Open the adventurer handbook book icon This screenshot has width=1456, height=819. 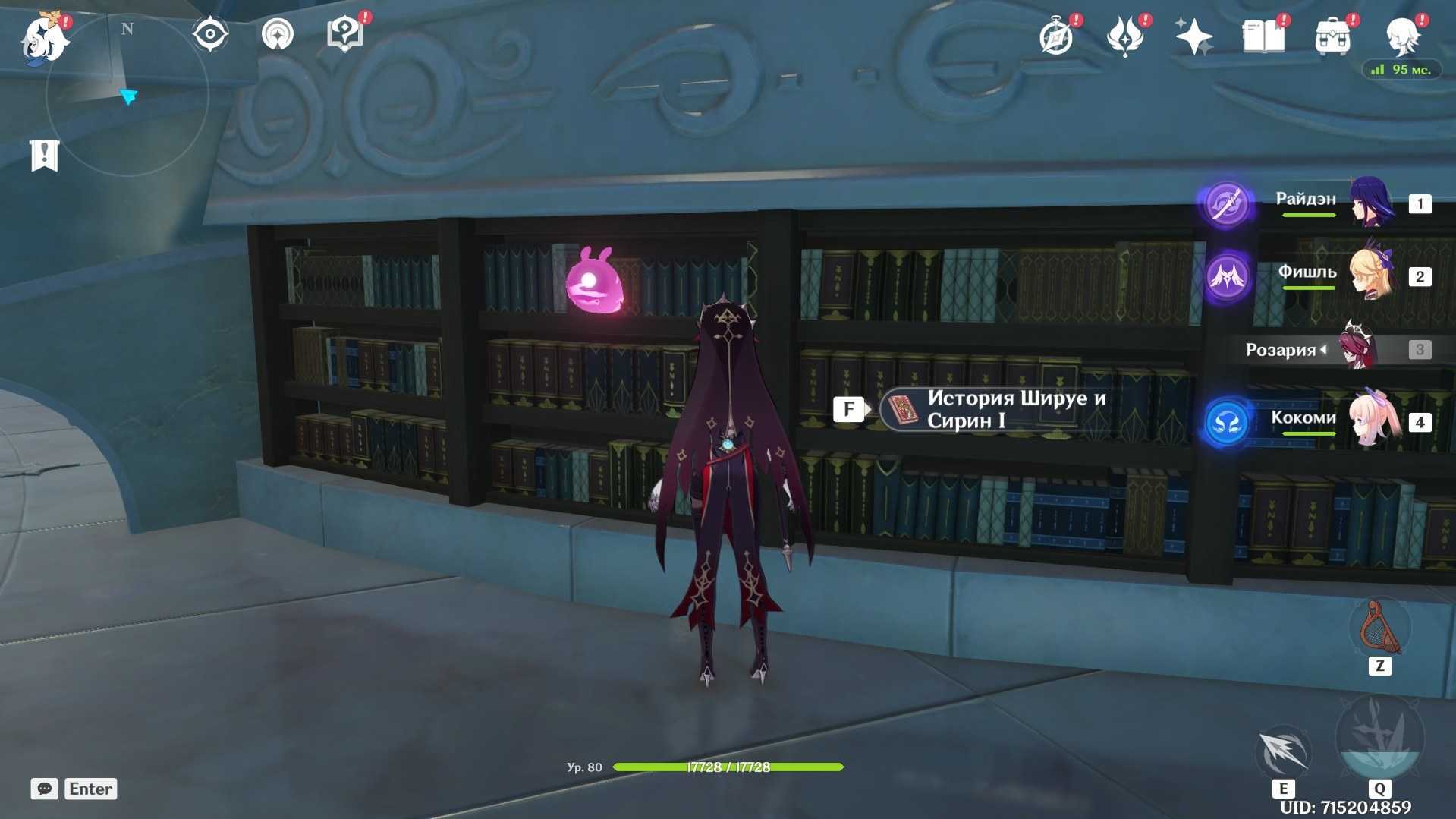(1263, 36)
